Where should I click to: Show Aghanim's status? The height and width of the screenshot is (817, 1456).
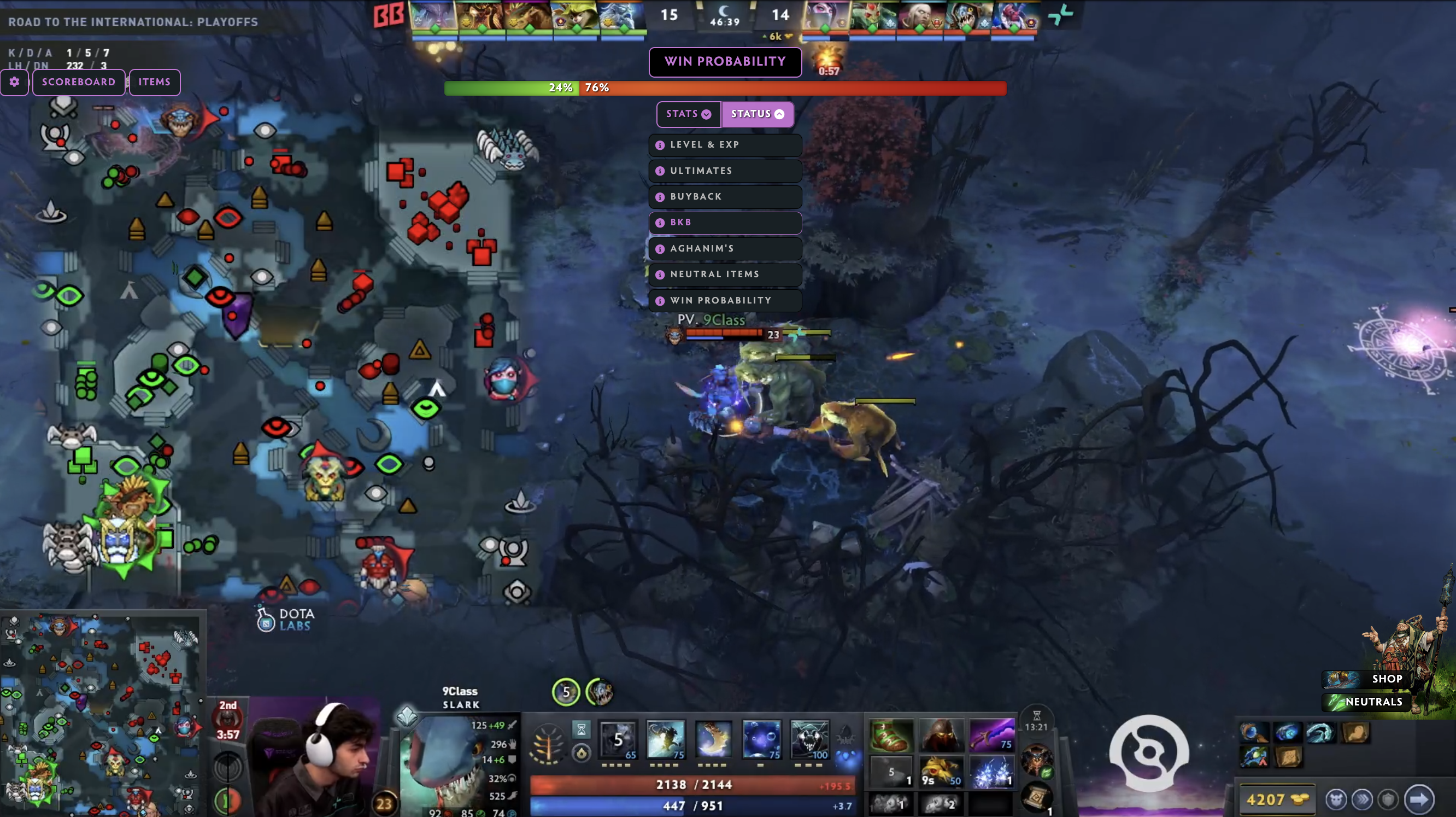(x=725, y=249)
